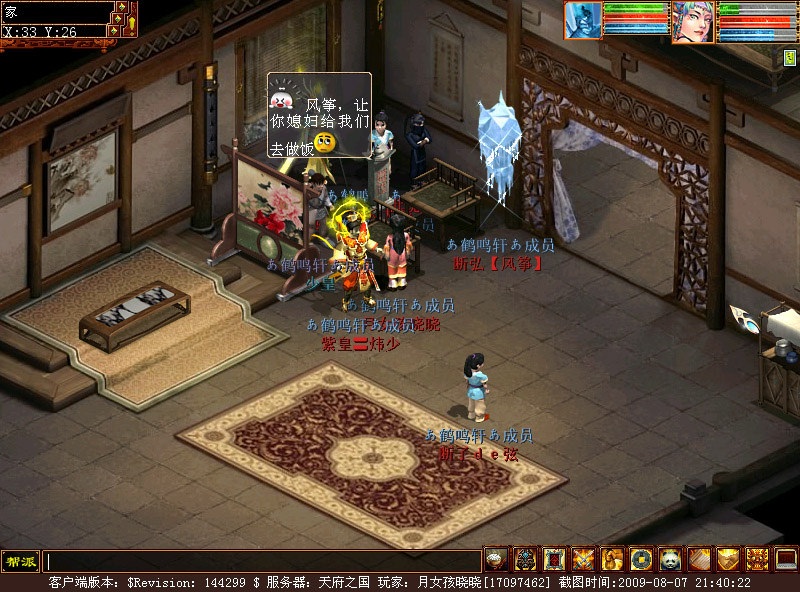
Task: Focus the chat text input box
Action: pyautogui.click(x=262, y=561)
